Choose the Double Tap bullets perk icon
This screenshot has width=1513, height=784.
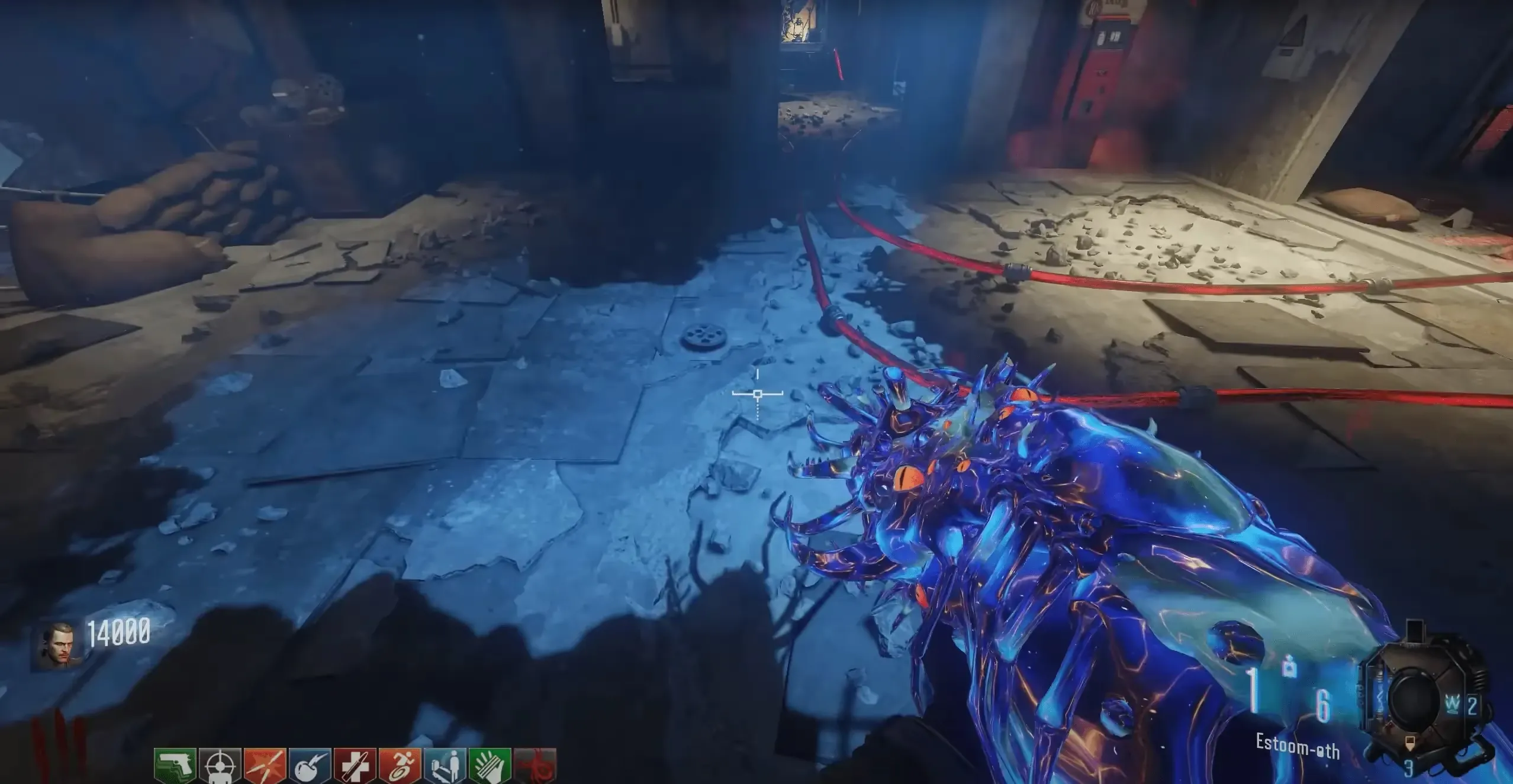(x=265, y=766)
